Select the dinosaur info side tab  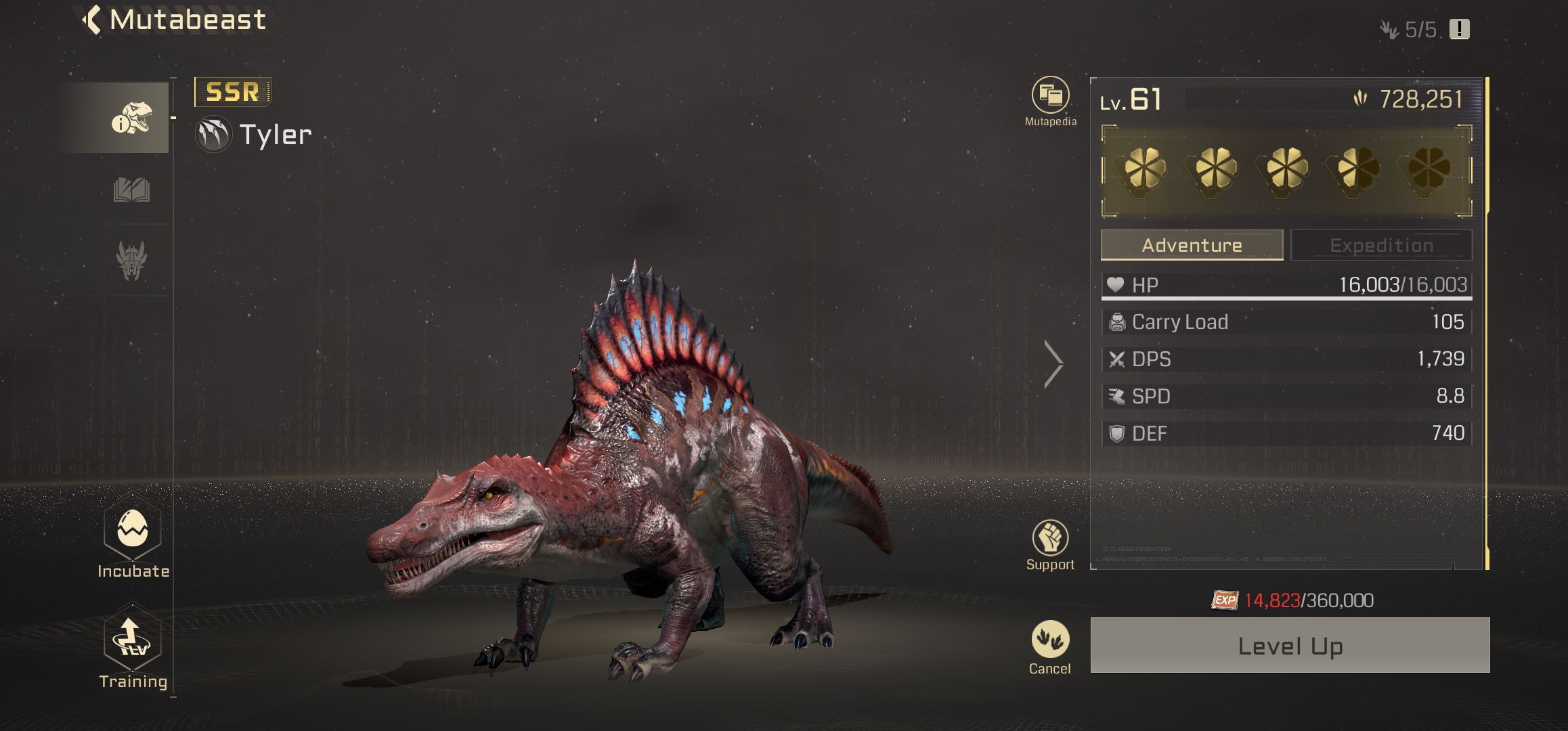[x=131, y=118]
